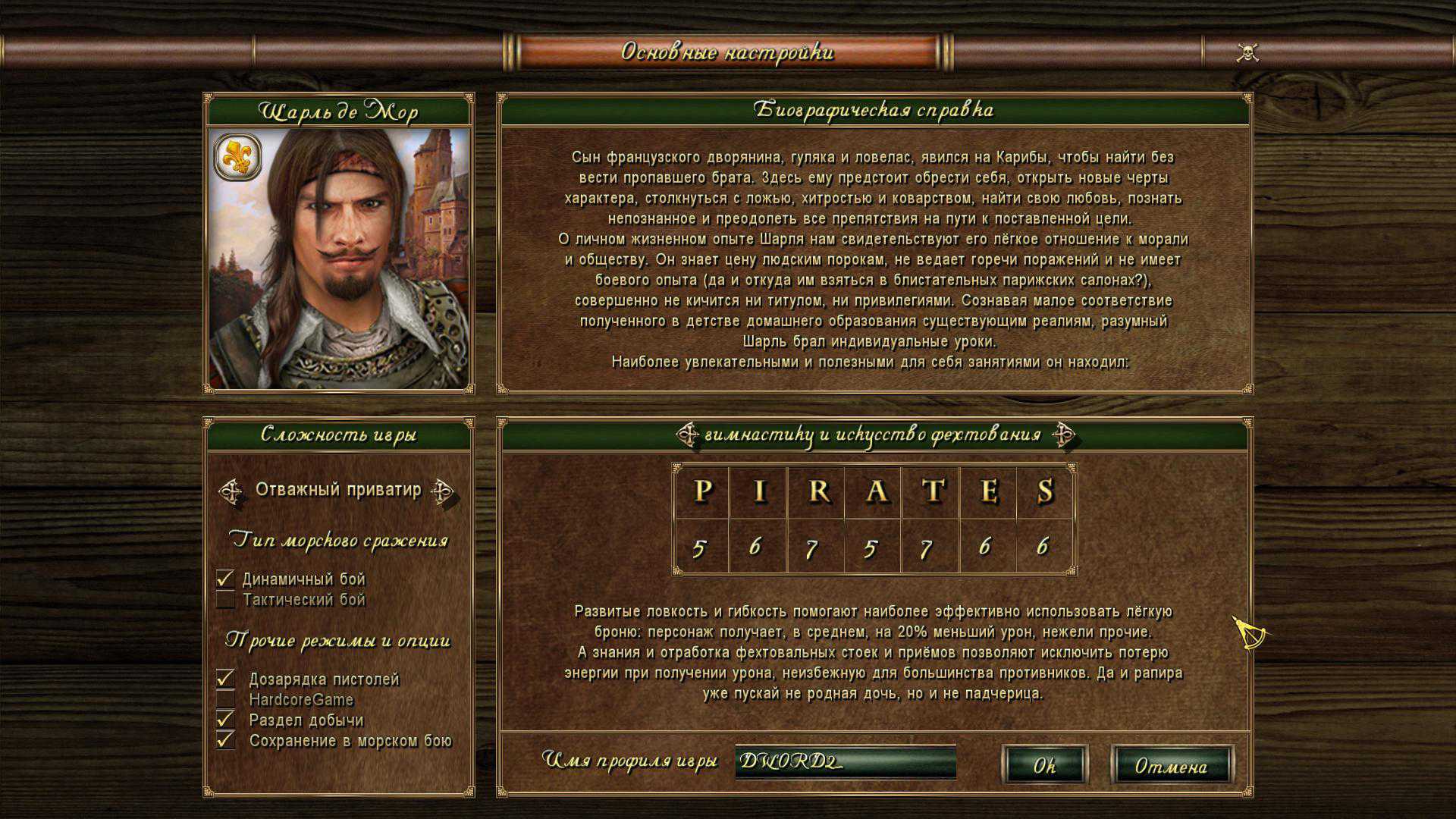
Task: Toggle the Раздел добычи checkbox
Action: [225, 720]
